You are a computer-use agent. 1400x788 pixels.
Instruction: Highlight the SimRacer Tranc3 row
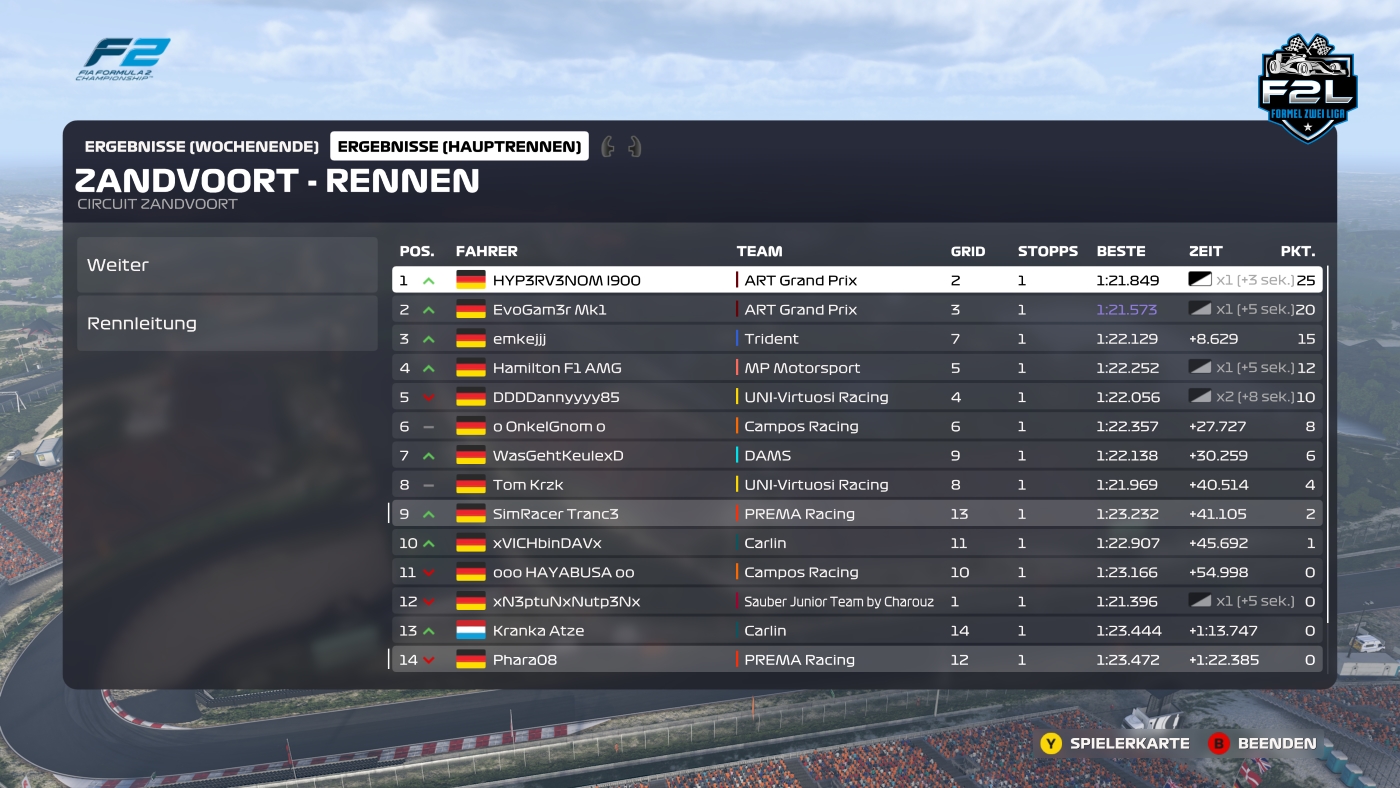(857, 514)
